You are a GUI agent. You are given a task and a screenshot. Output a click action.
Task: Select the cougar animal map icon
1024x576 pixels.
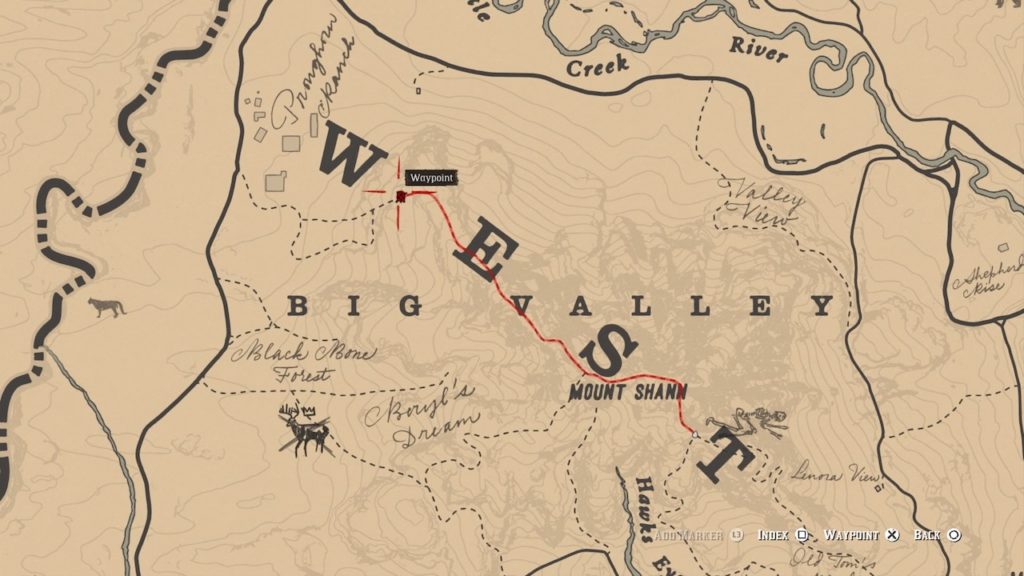point(106,307)
